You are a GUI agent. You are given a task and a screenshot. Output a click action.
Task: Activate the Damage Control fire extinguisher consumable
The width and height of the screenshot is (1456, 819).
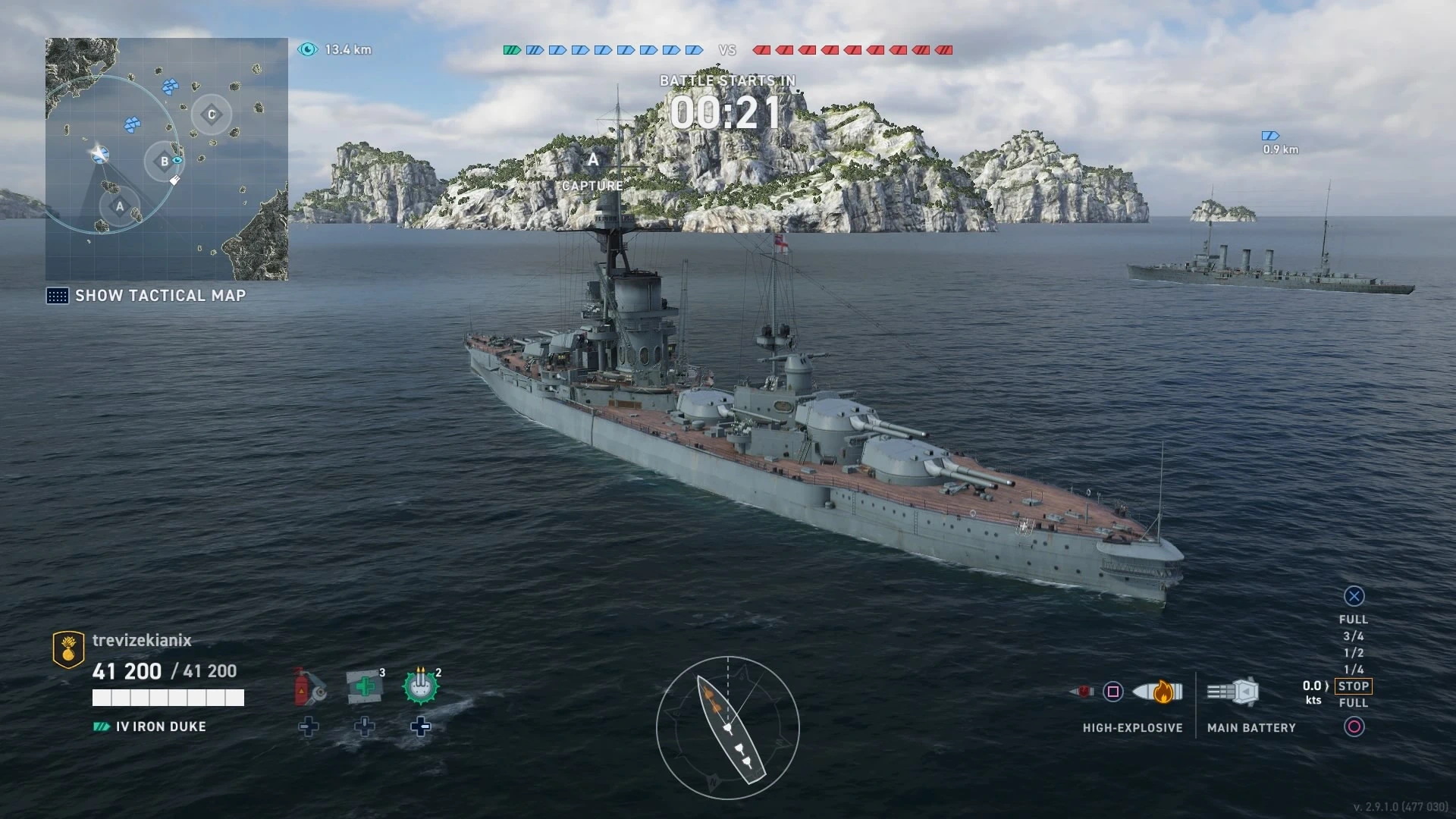[308, 686]
